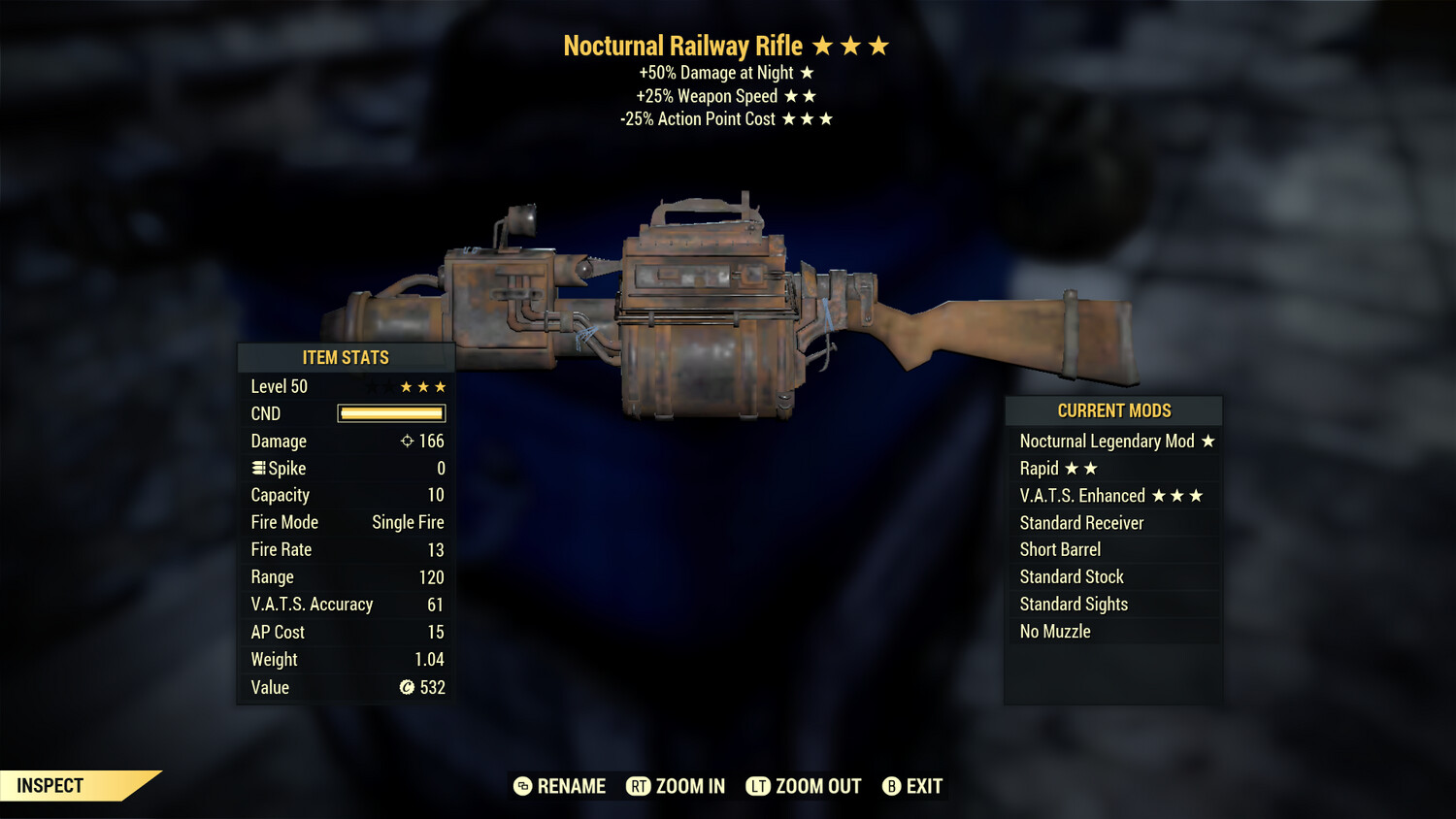This screenshot has height=819, width=1456.
Task: Toggle a star next to the Rapid mod
Action: coord(1073,468)
